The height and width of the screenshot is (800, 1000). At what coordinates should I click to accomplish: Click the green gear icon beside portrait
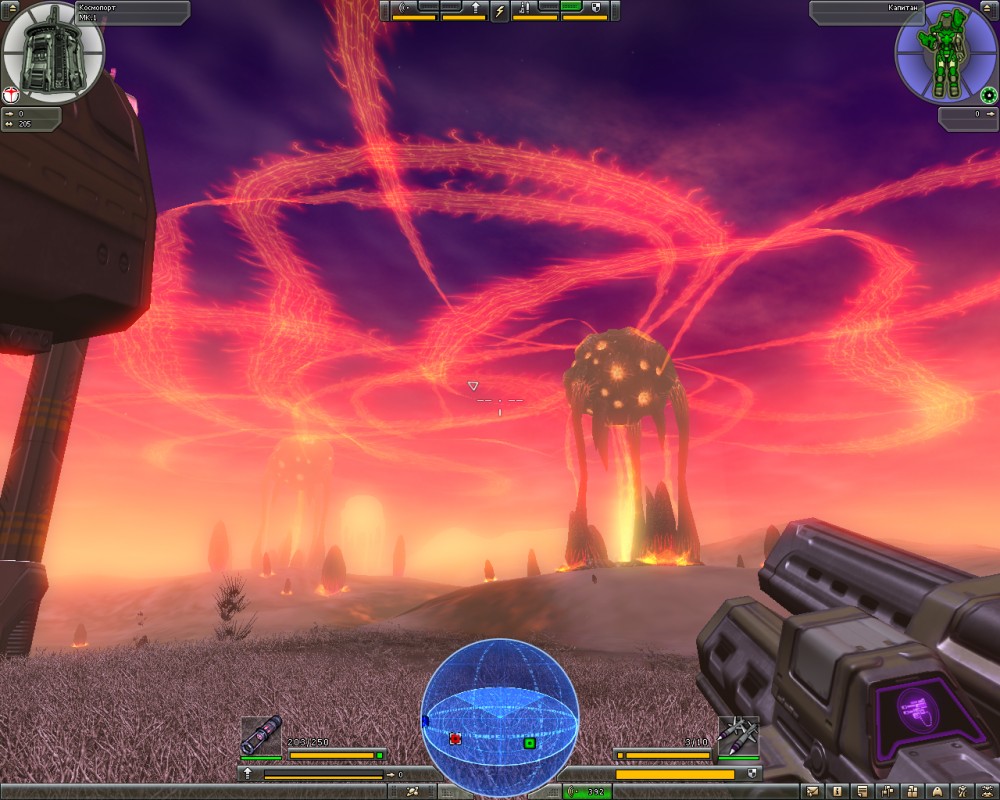(989, 96)
